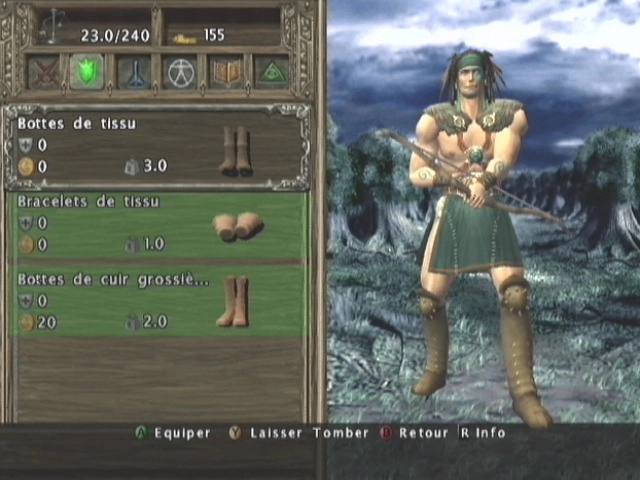Select the Bottes de tissu item
640x480 pixels.
(157, 147)
